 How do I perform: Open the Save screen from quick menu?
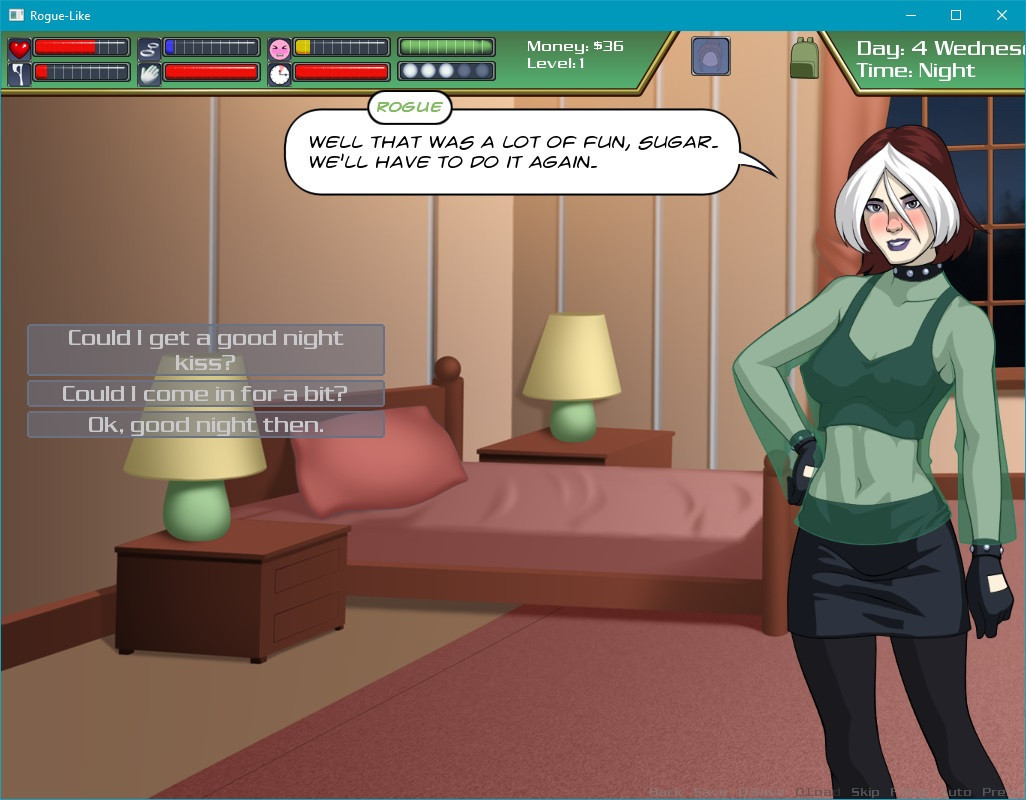pos(711,792)
